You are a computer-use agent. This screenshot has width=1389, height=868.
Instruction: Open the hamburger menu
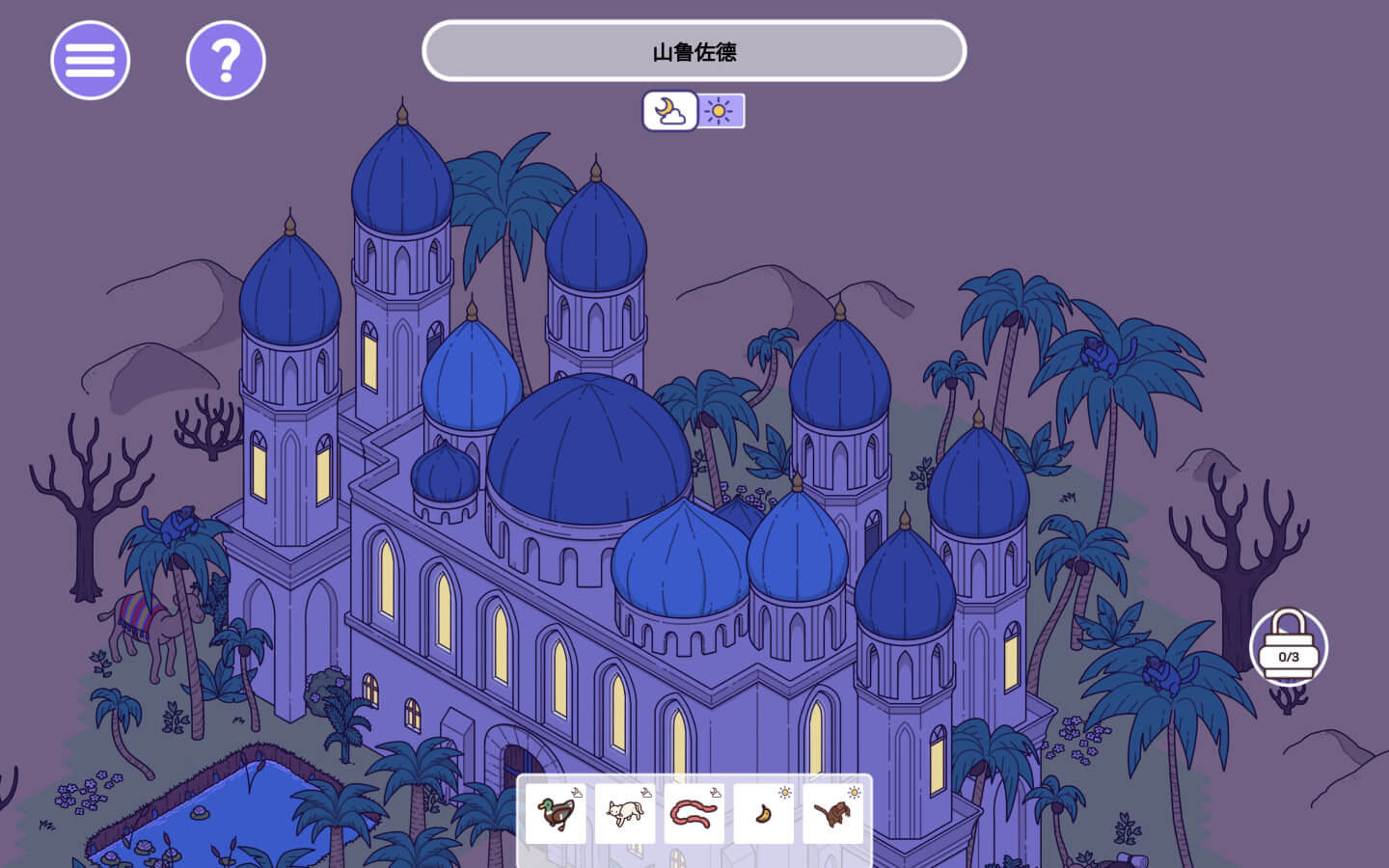click(90, 60)
